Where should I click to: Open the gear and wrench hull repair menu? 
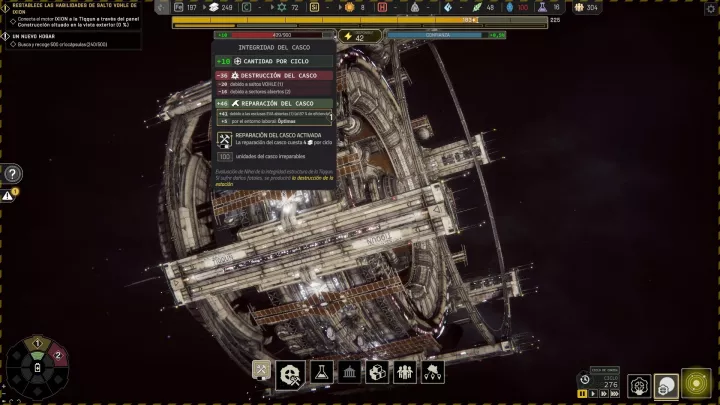(x=291, y=372)
